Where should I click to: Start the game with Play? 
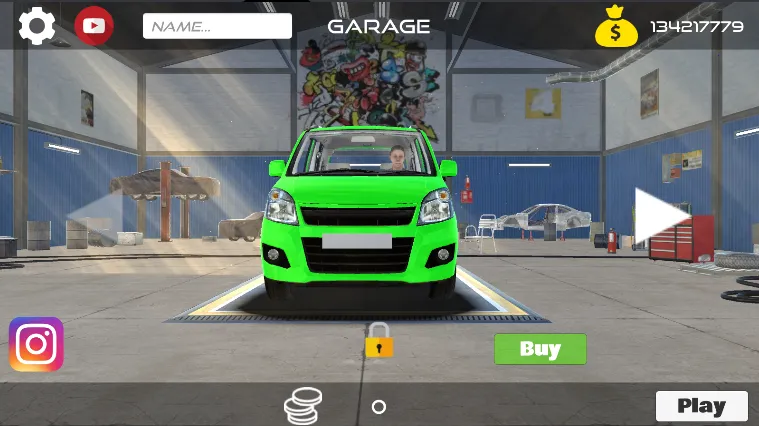coord(701,406)
